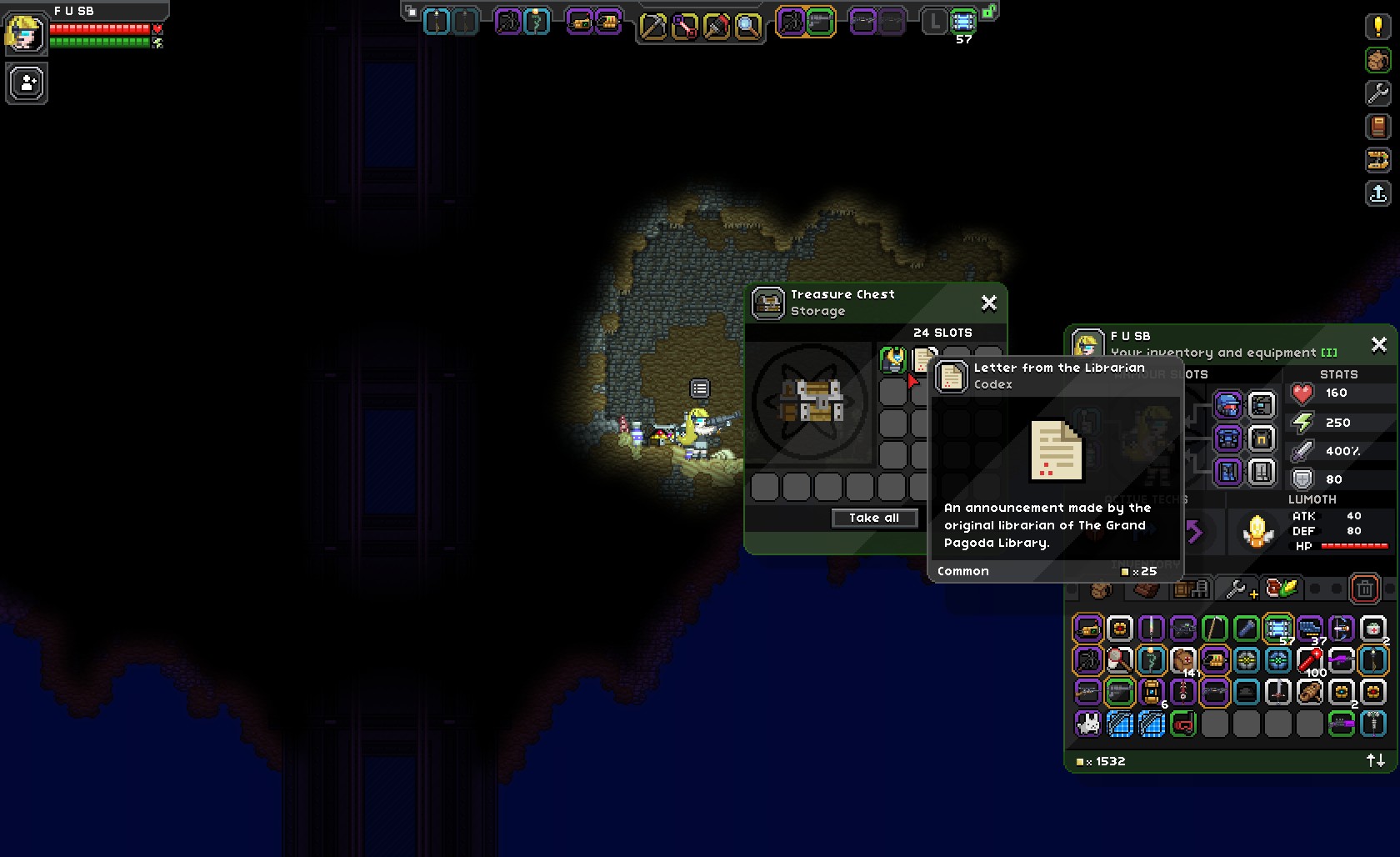Close the inventory and equipment window
This screenshot has width=1400, height=857.
coord(1378,343)
